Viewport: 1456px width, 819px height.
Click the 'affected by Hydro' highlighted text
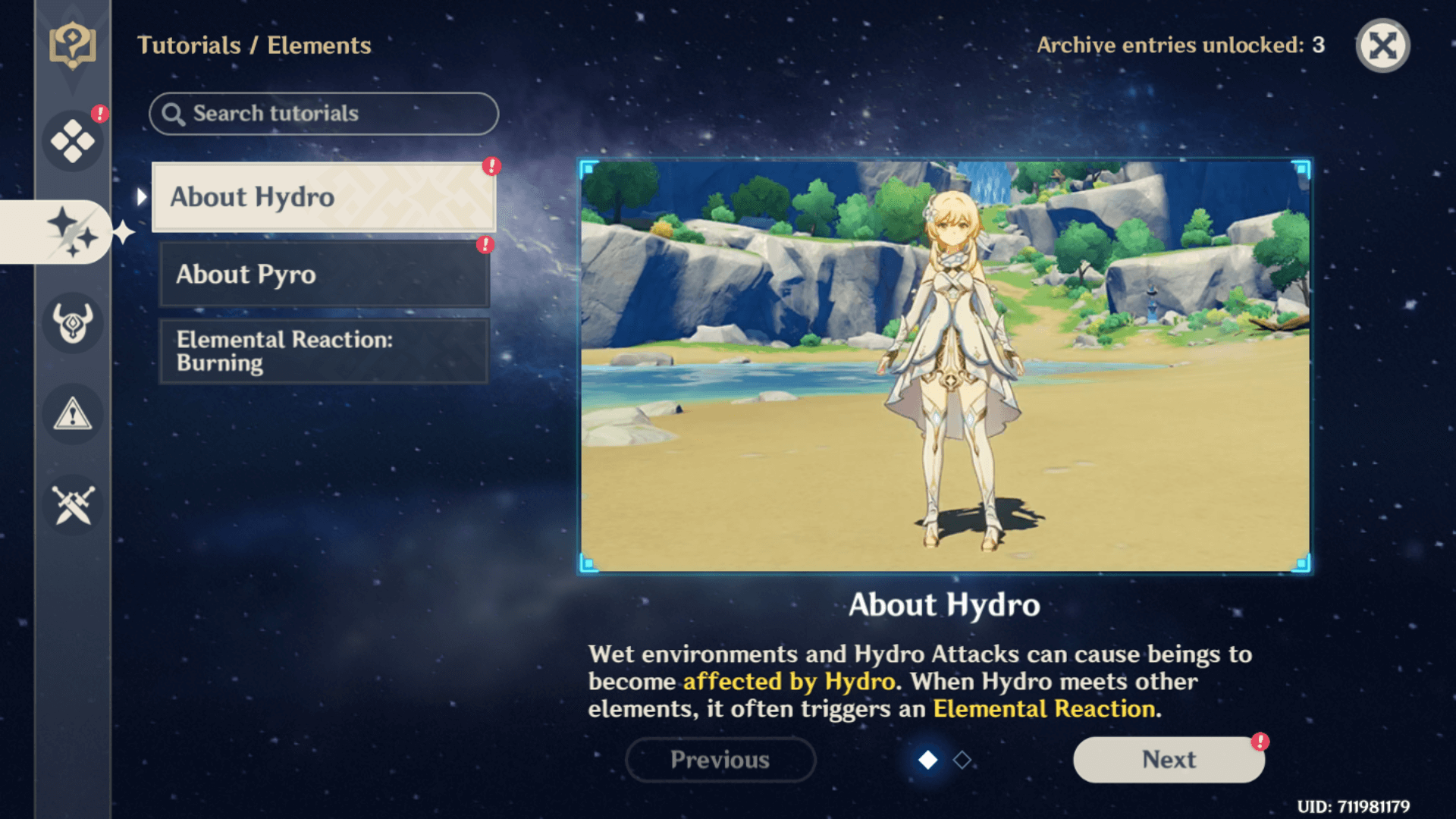(789, 682)
